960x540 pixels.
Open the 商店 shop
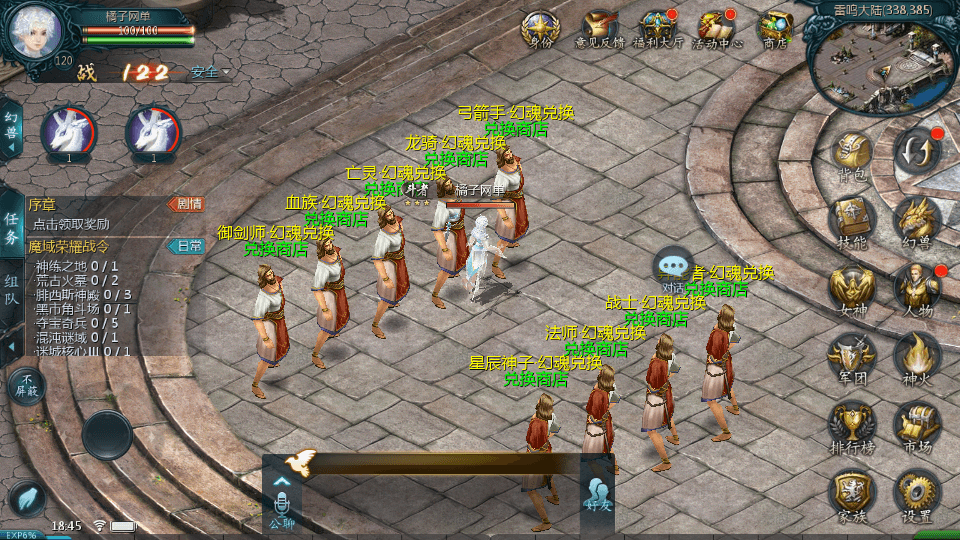775,28
